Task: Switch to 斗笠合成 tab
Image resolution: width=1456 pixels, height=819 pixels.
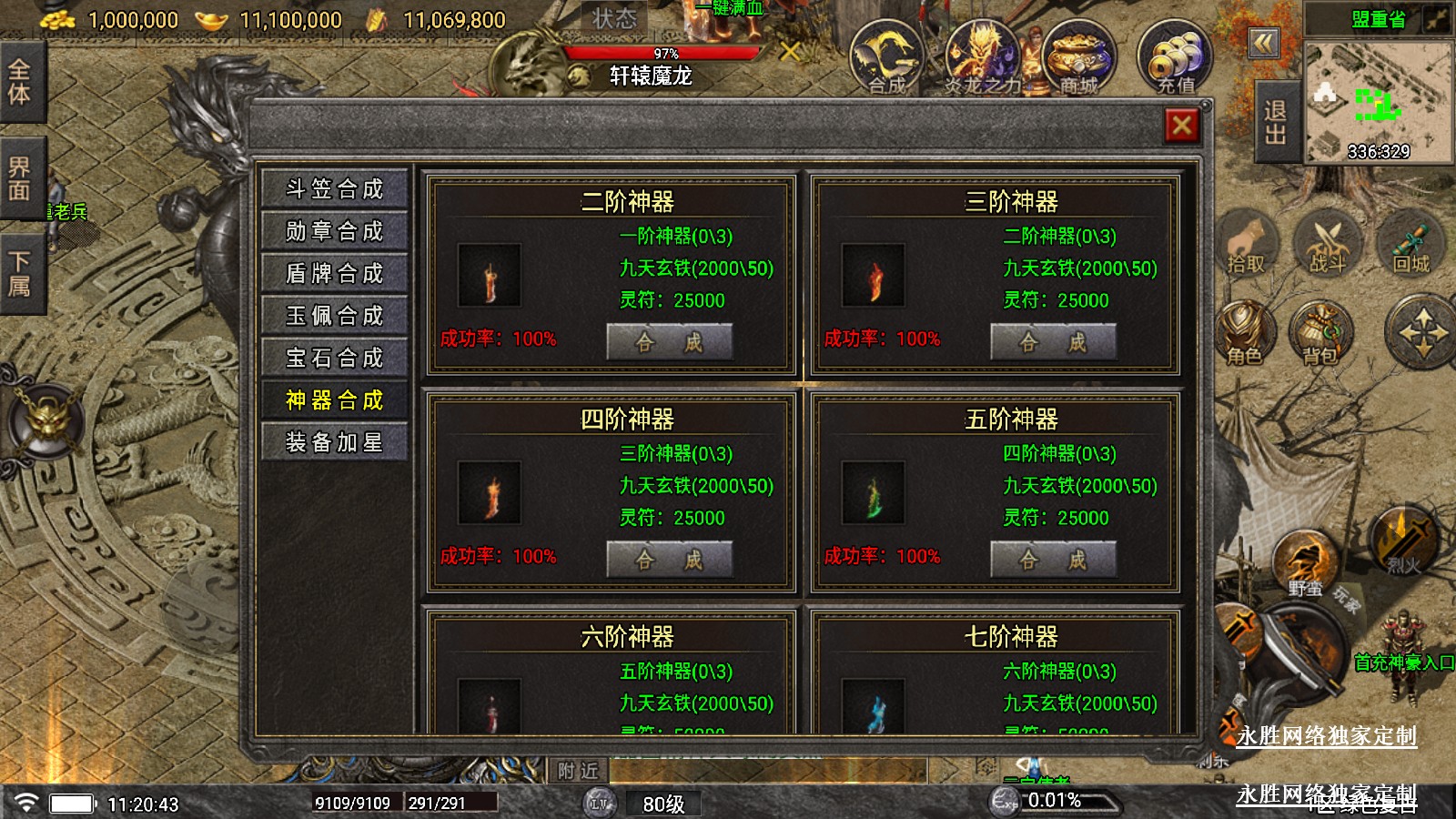Action: coord(334,189)
